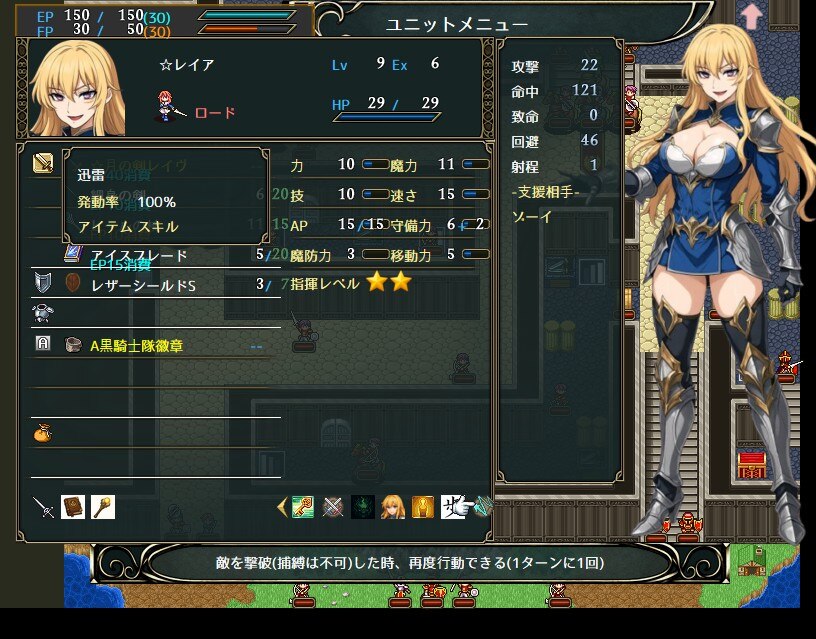816x639 pixels.
Task: Click the sword weapon category icon
Action: [43, 163]
